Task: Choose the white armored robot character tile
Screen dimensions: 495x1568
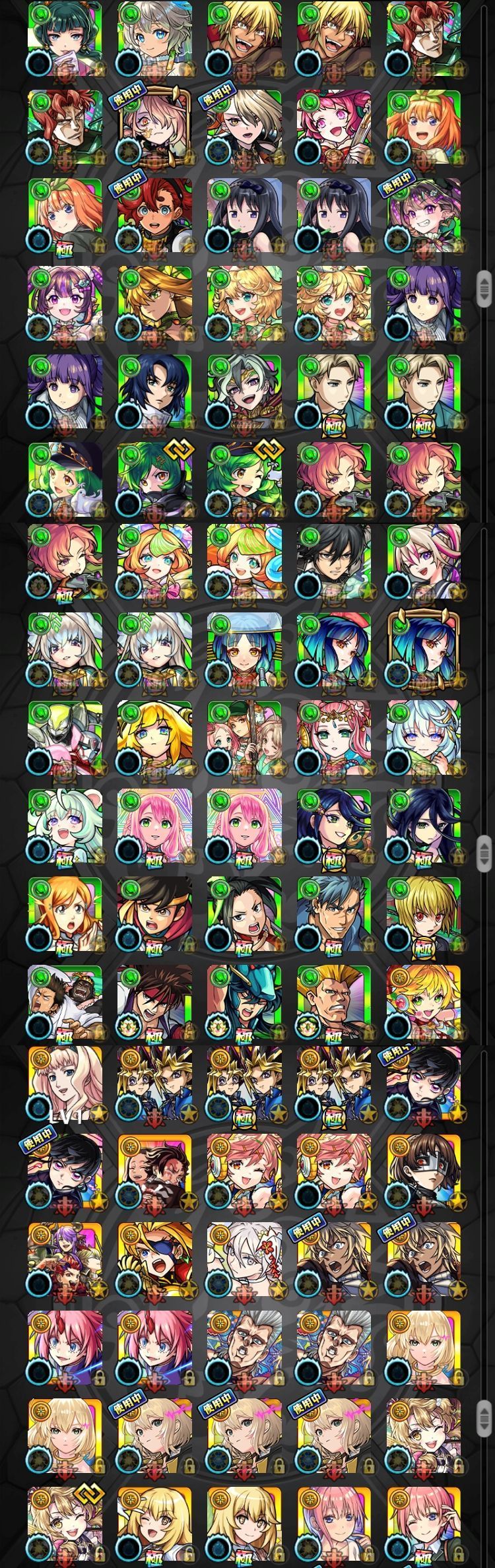Action: [x=65, y=738]
